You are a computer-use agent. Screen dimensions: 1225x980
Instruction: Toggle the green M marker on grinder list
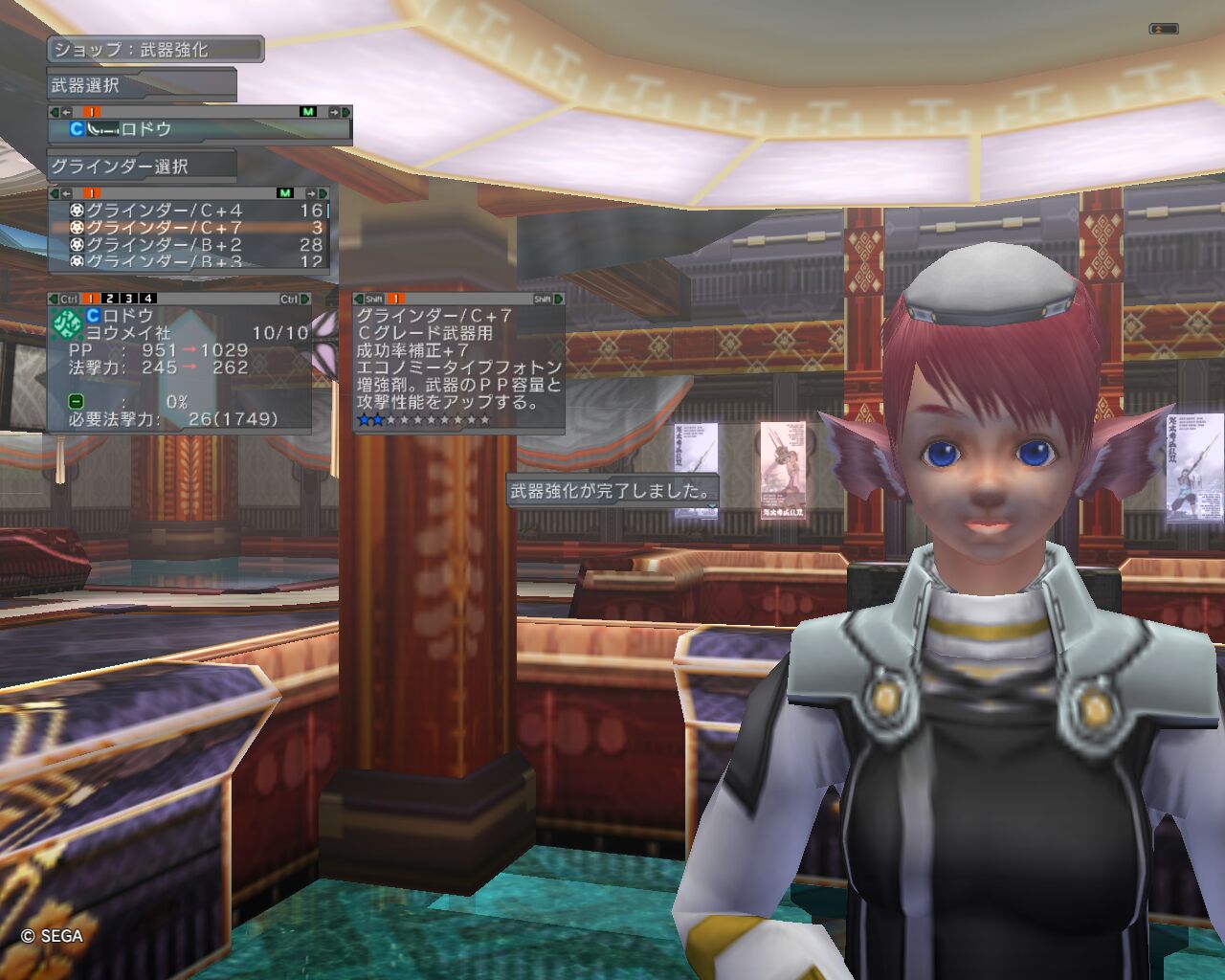click(284, 193)
